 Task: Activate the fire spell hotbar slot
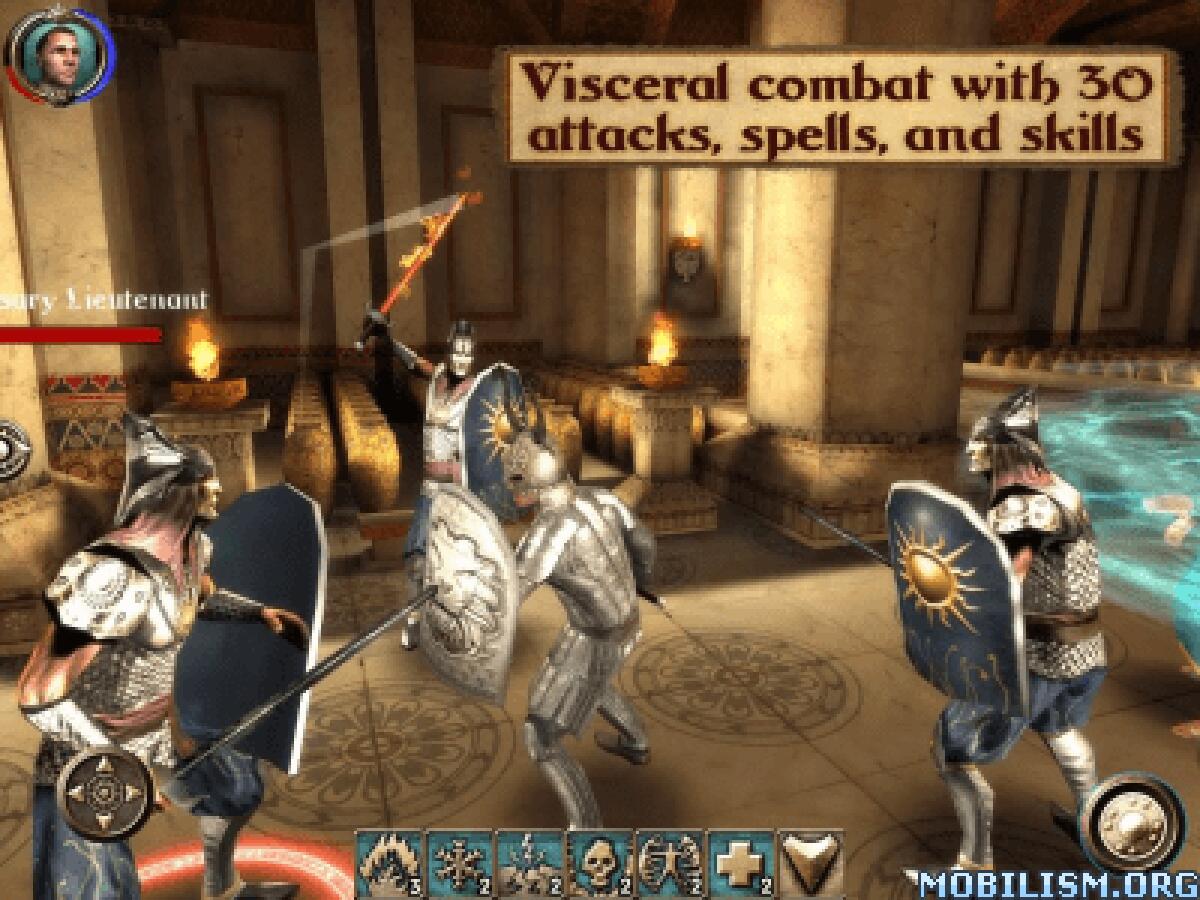tap(390, 862)
